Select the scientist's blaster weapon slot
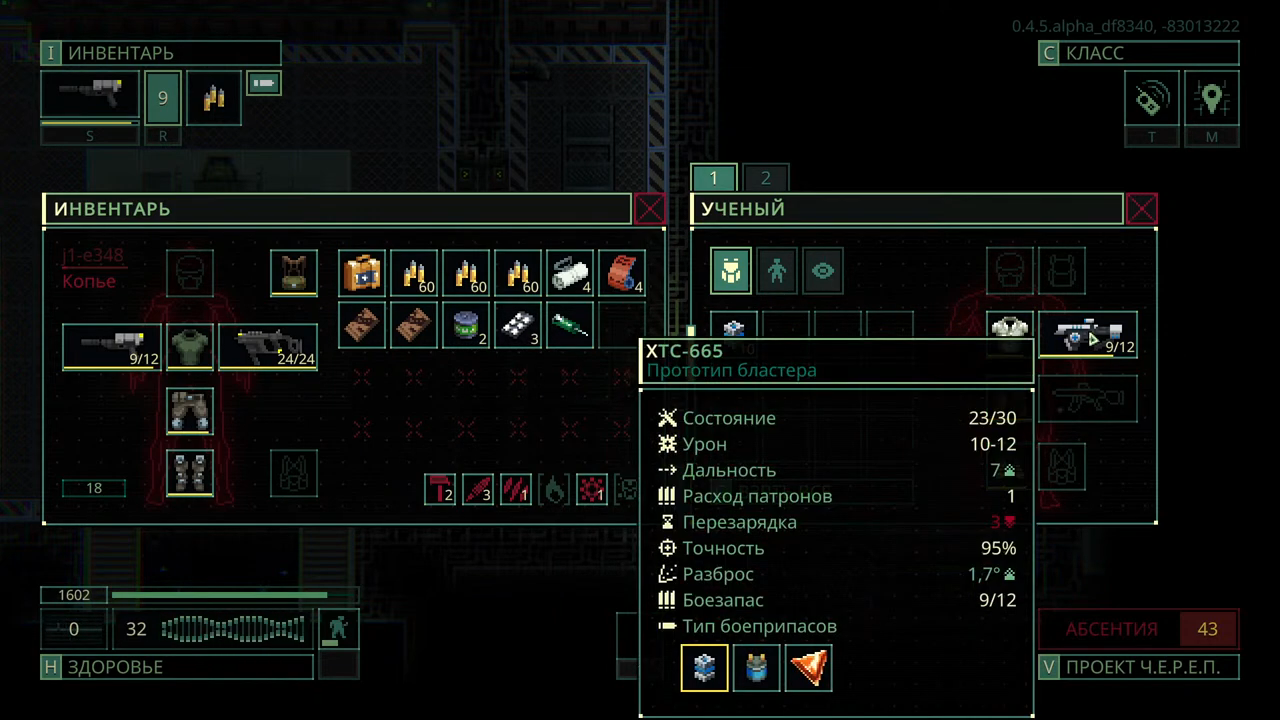 tap(1088, 335)
